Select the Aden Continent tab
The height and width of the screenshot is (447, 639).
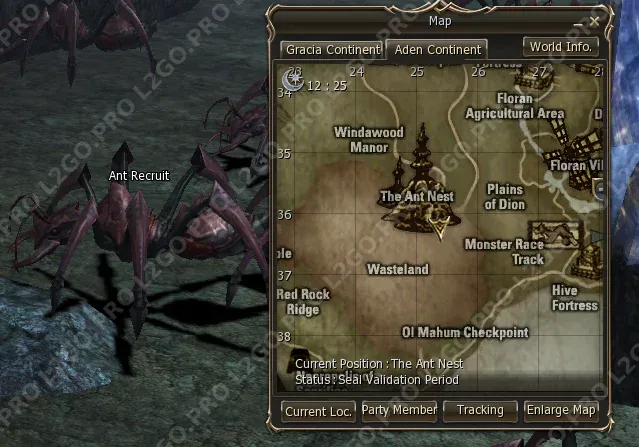point(437,49)
